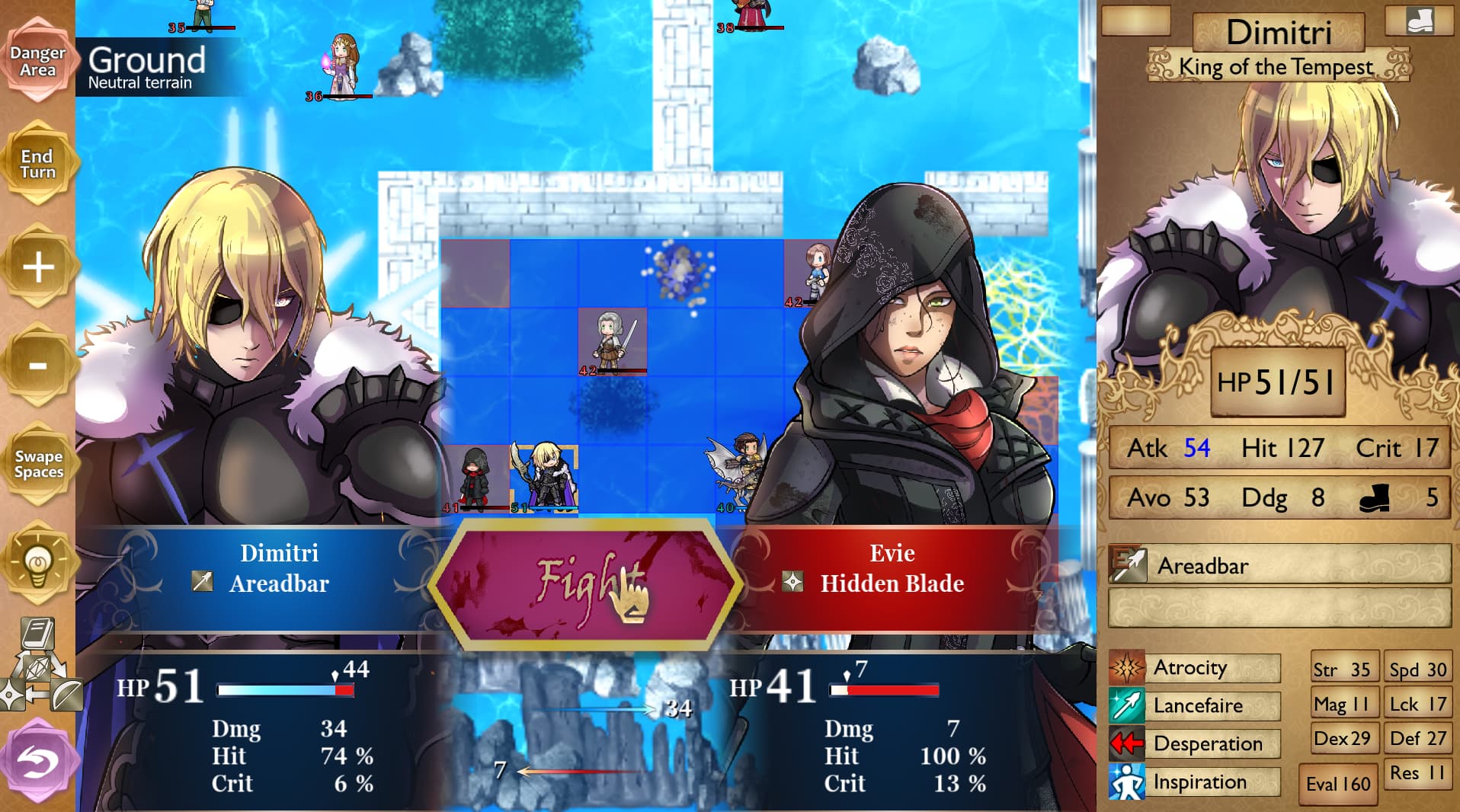Select the Dimitri unit on the map
The image size is (1460, 812).
click(544, 478)
